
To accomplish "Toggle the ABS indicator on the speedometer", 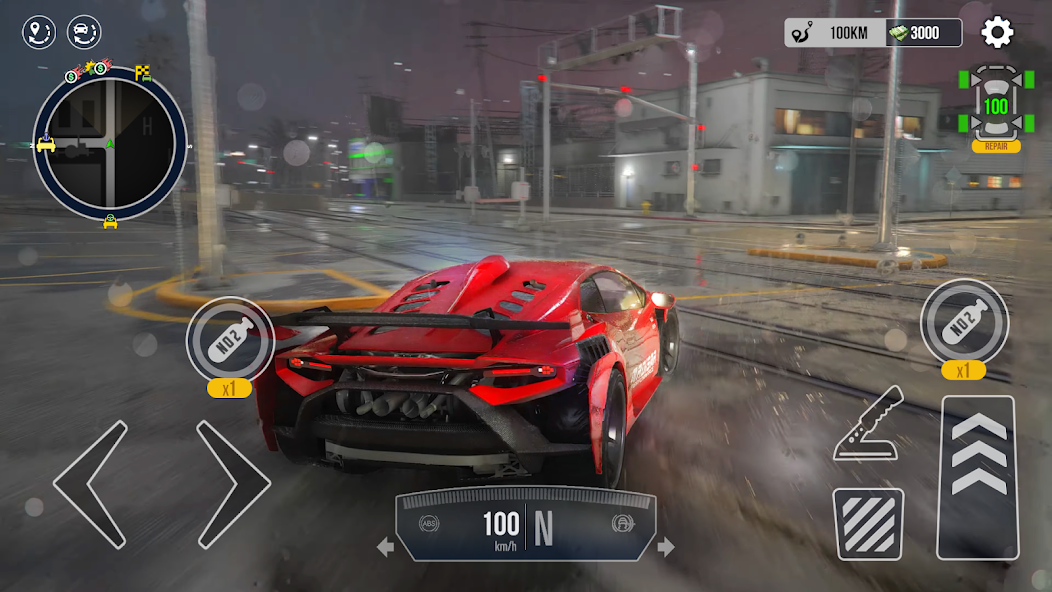I will 430,523.
